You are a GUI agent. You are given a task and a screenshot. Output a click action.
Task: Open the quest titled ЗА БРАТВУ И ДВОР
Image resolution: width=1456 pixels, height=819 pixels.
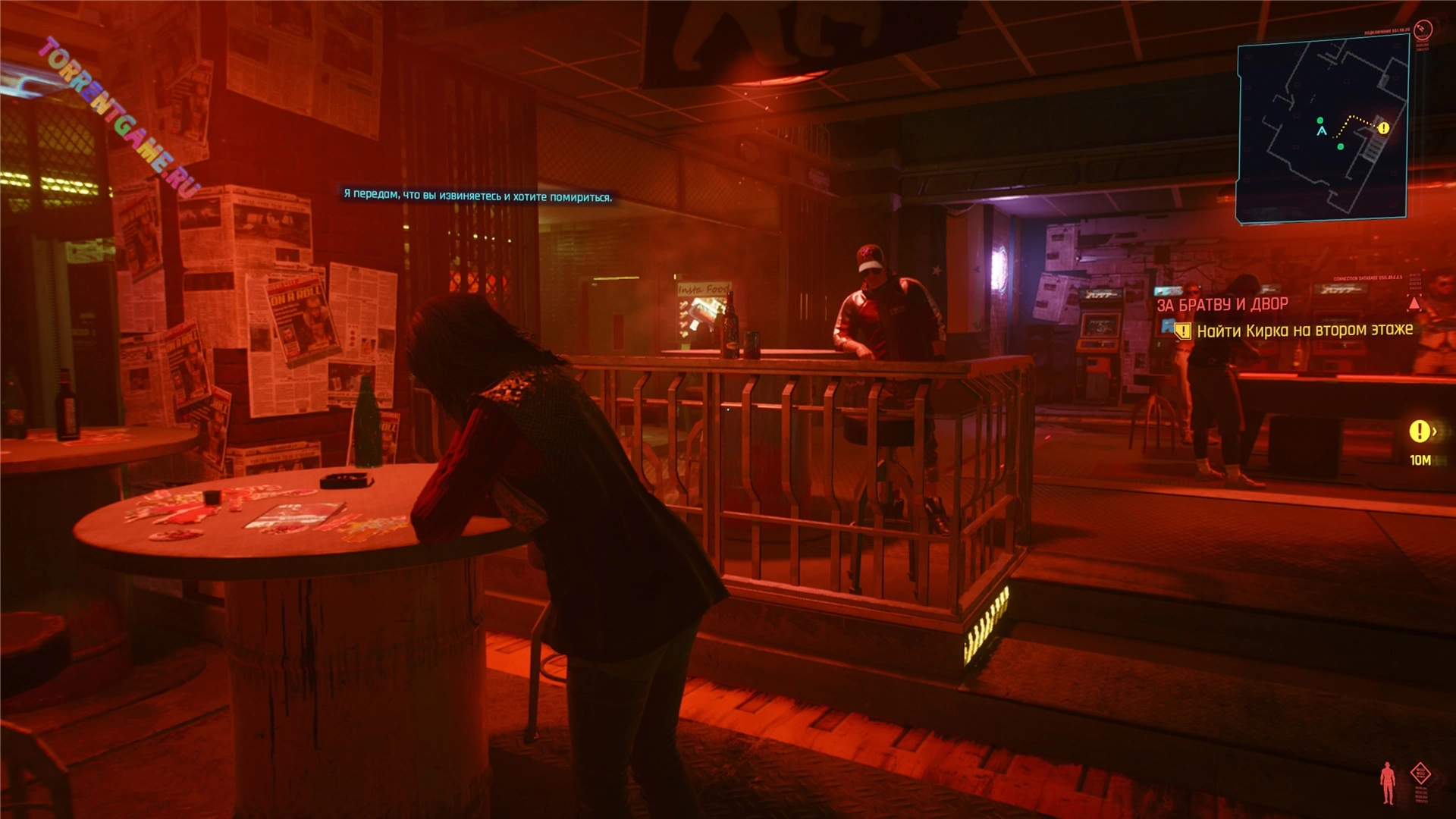(1222, 305)
